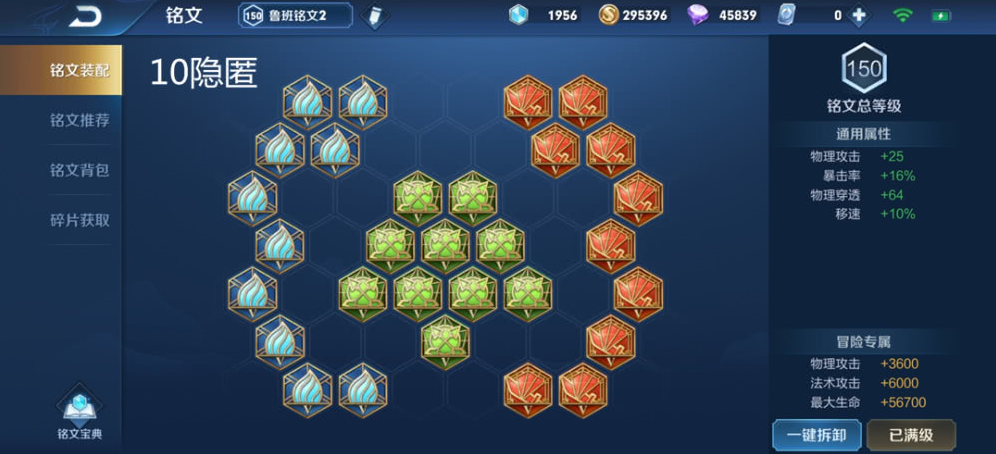Open the 铭文宝典 codex

79,413
